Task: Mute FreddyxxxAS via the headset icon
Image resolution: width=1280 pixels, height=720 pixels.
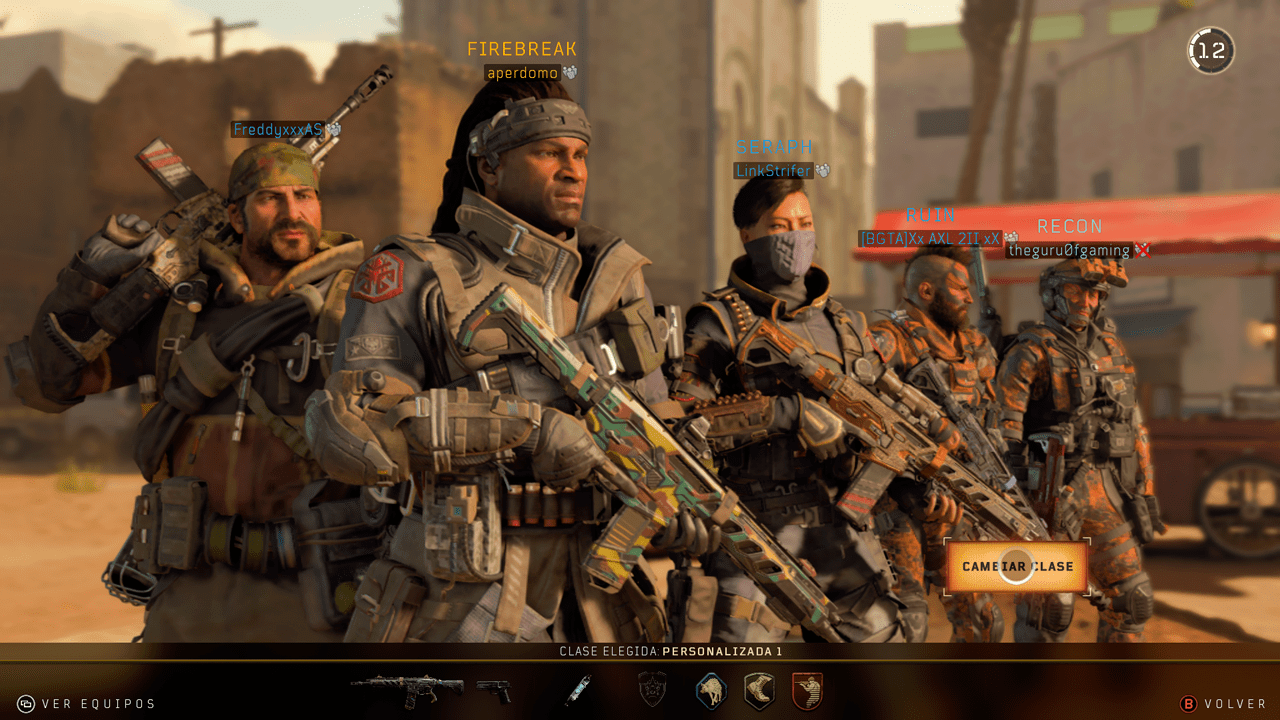Action: pyautogui.click(x=334, y=128)
